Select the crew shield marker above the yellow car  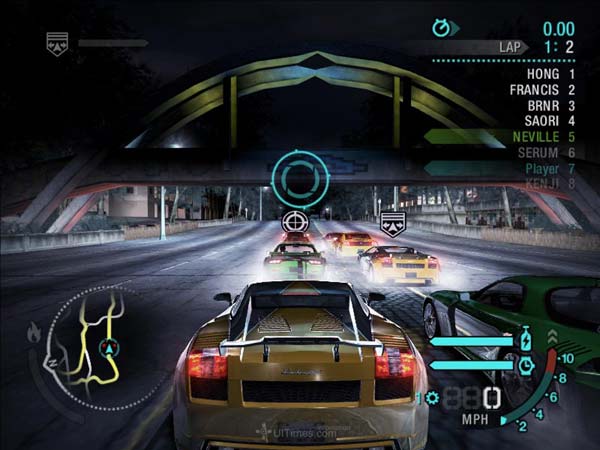click(x=390, y=221)
